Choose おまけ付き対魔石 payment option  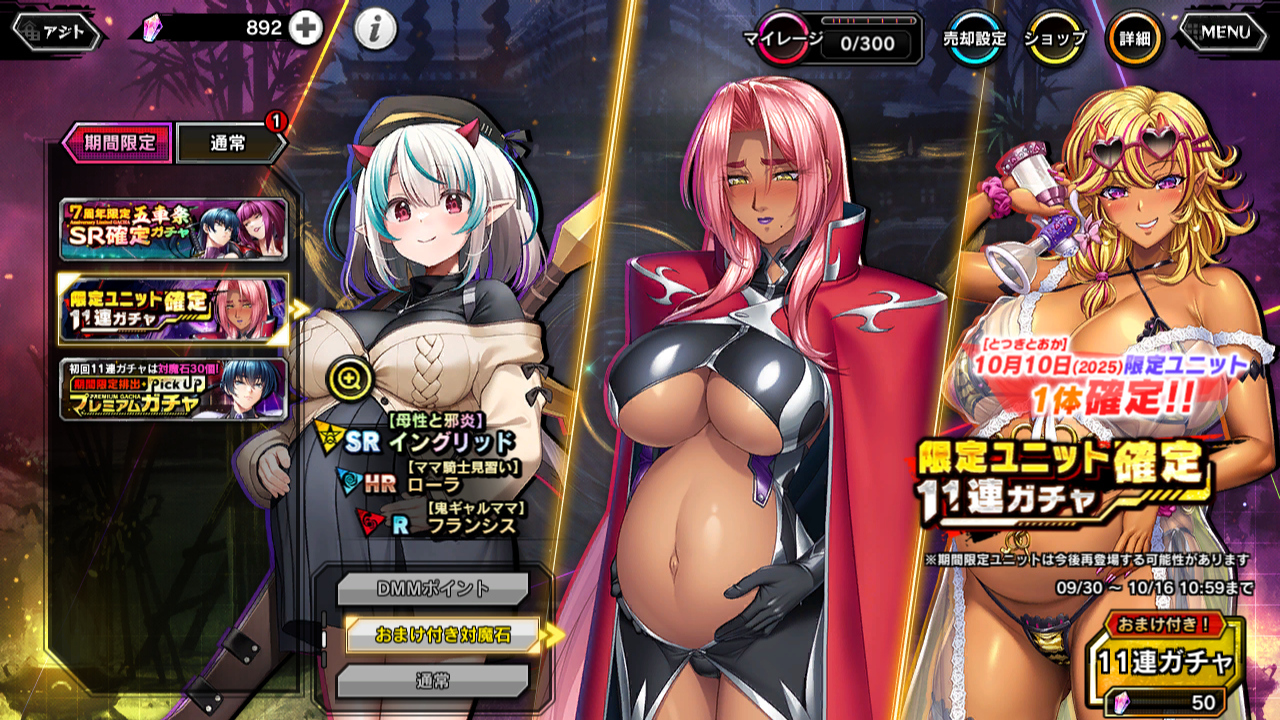tap(442, 635)
